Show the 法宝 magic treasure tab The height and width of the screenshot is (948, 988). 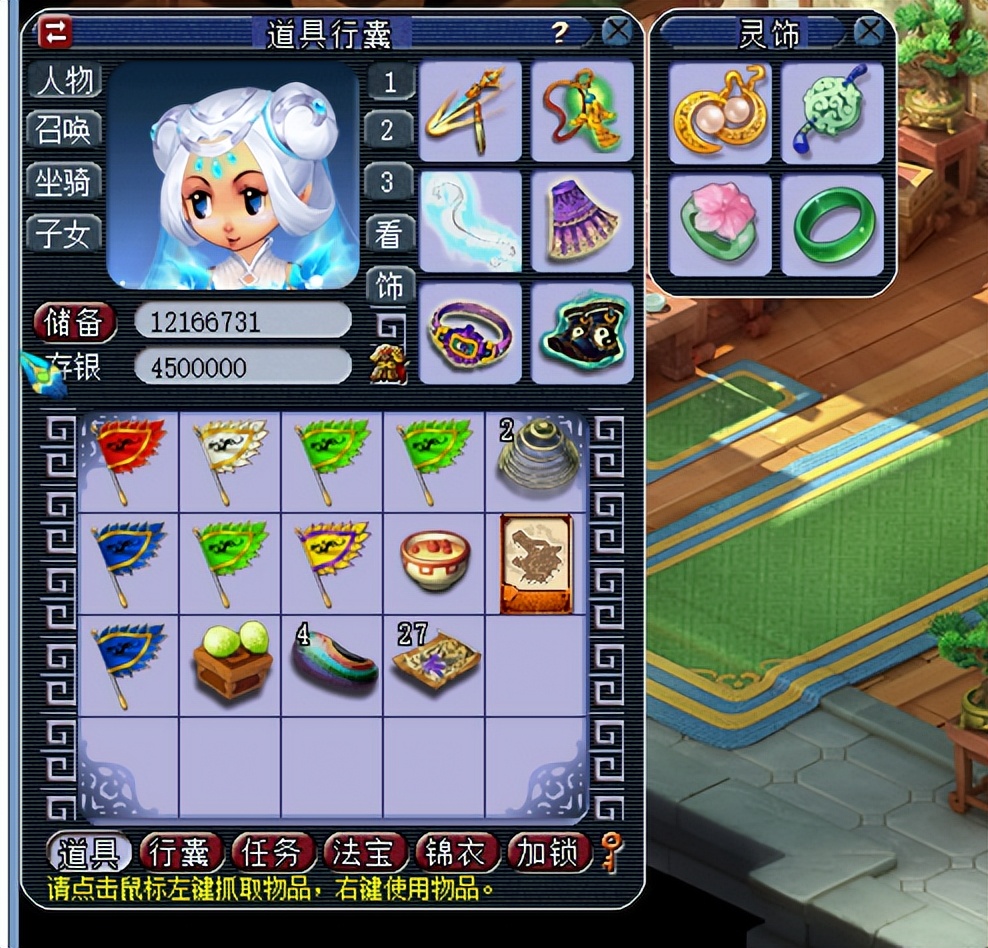(363, 853)
